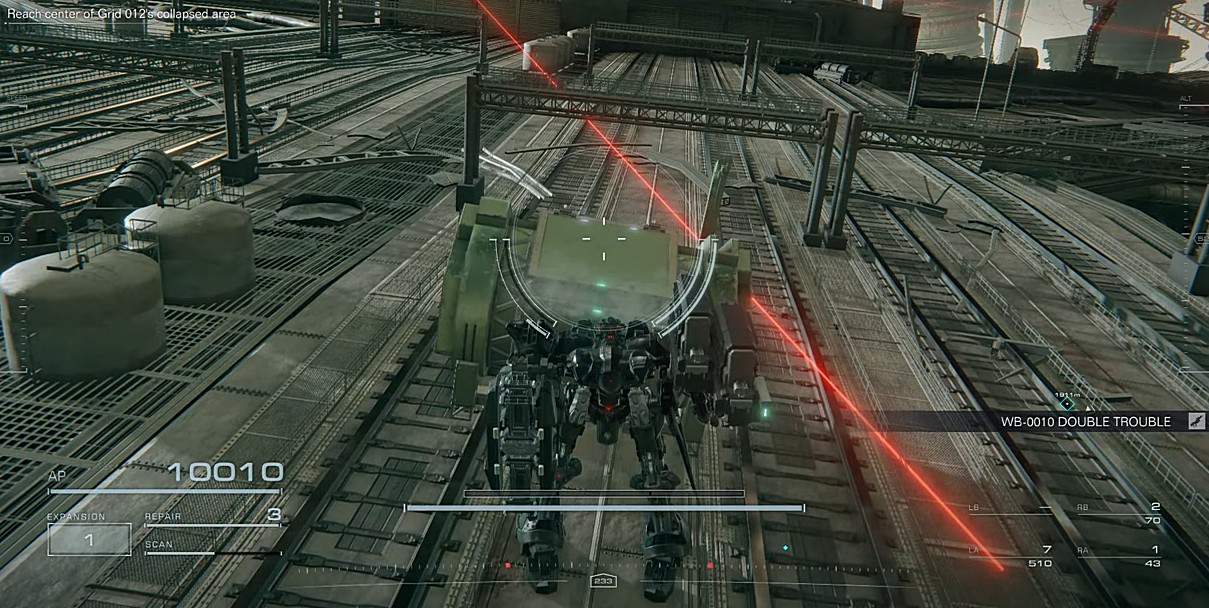The image size is (1209, 608).
Task: Click the teal diamond waypoint marker
Action: pos(1068,404)
